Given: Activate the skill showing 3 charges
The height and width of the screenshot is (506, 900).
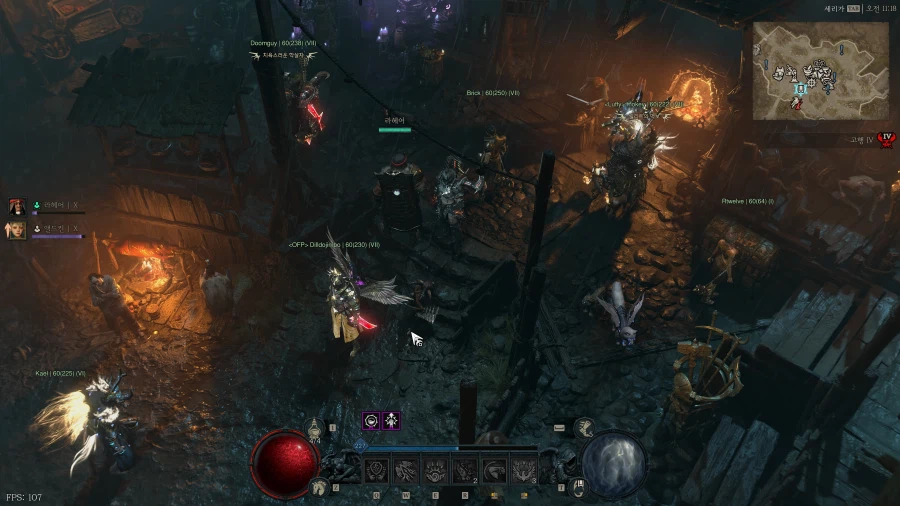Looking at the screenshot, I should coord(523,470).
